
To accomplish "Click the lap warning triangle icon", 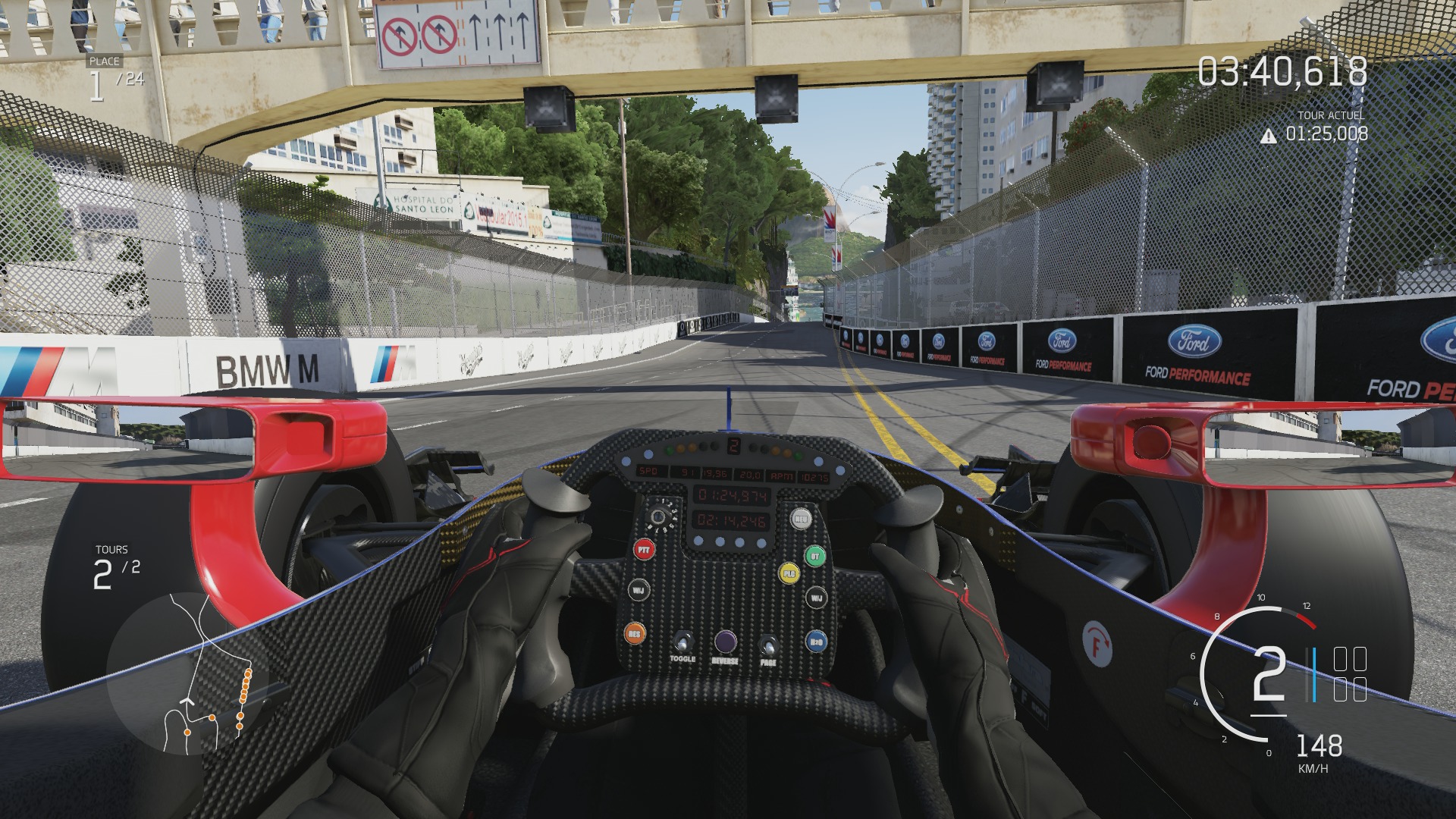I will tap(1268, 136).
